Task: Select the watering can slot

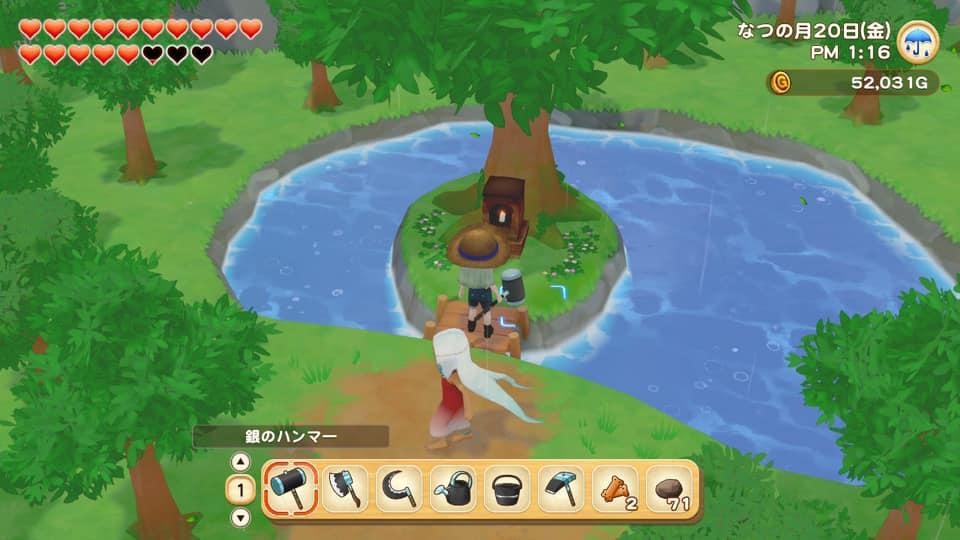Action: tap(453, 489)
